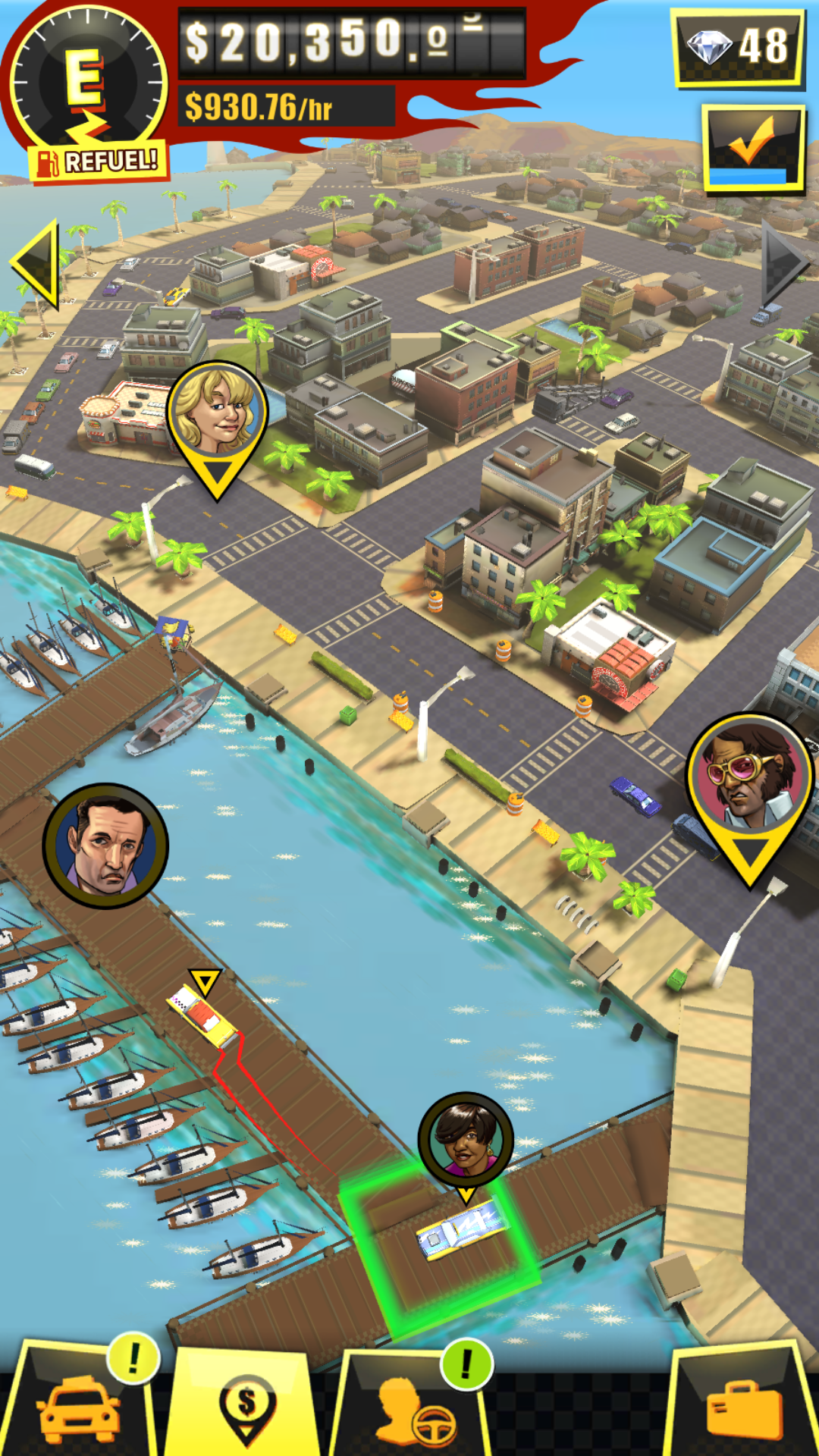
Task: Open the drivers tab
Action: click(413, 1407)
